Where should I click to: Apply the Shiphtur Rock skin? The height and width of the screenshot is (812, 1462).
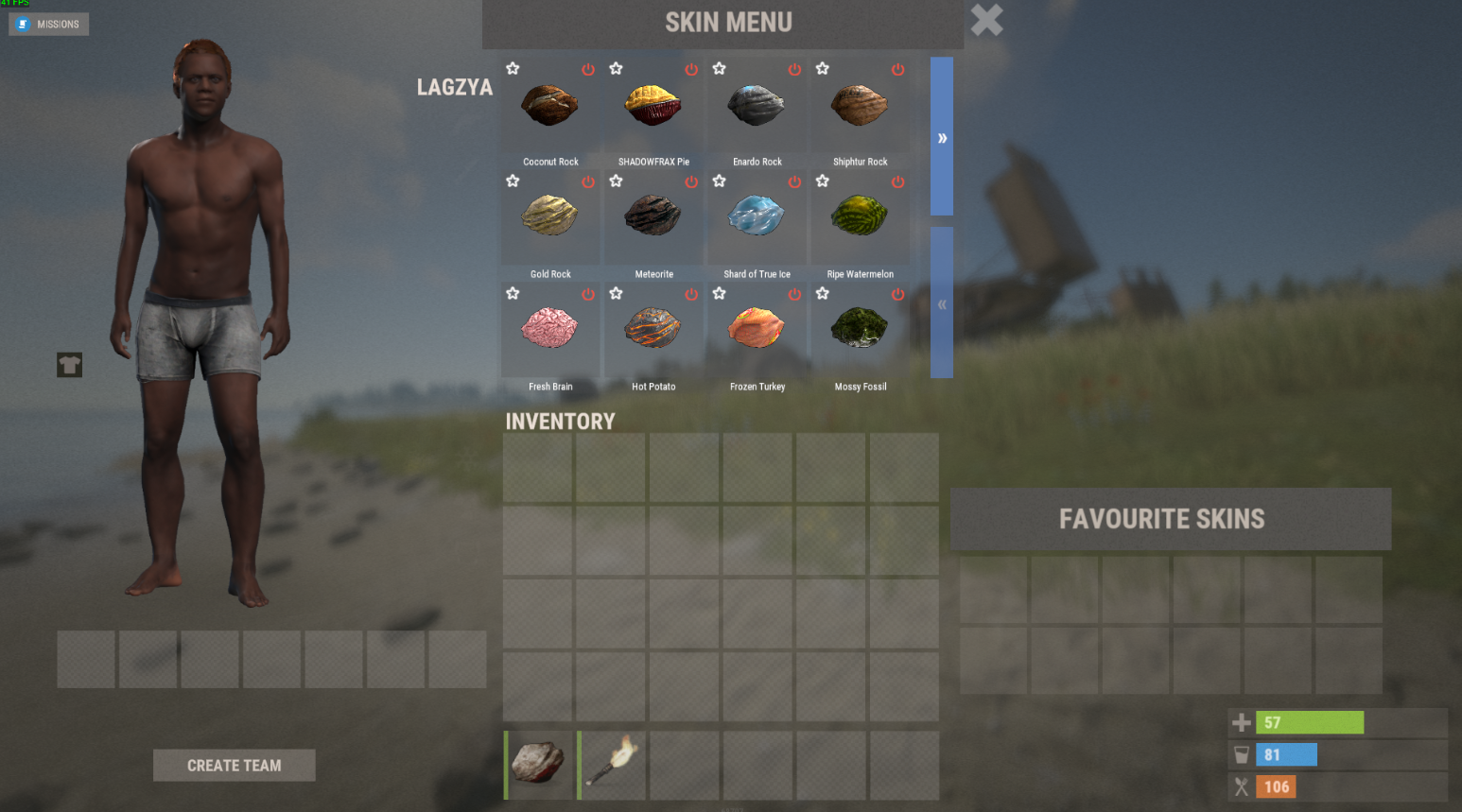(x=860, y=107)
